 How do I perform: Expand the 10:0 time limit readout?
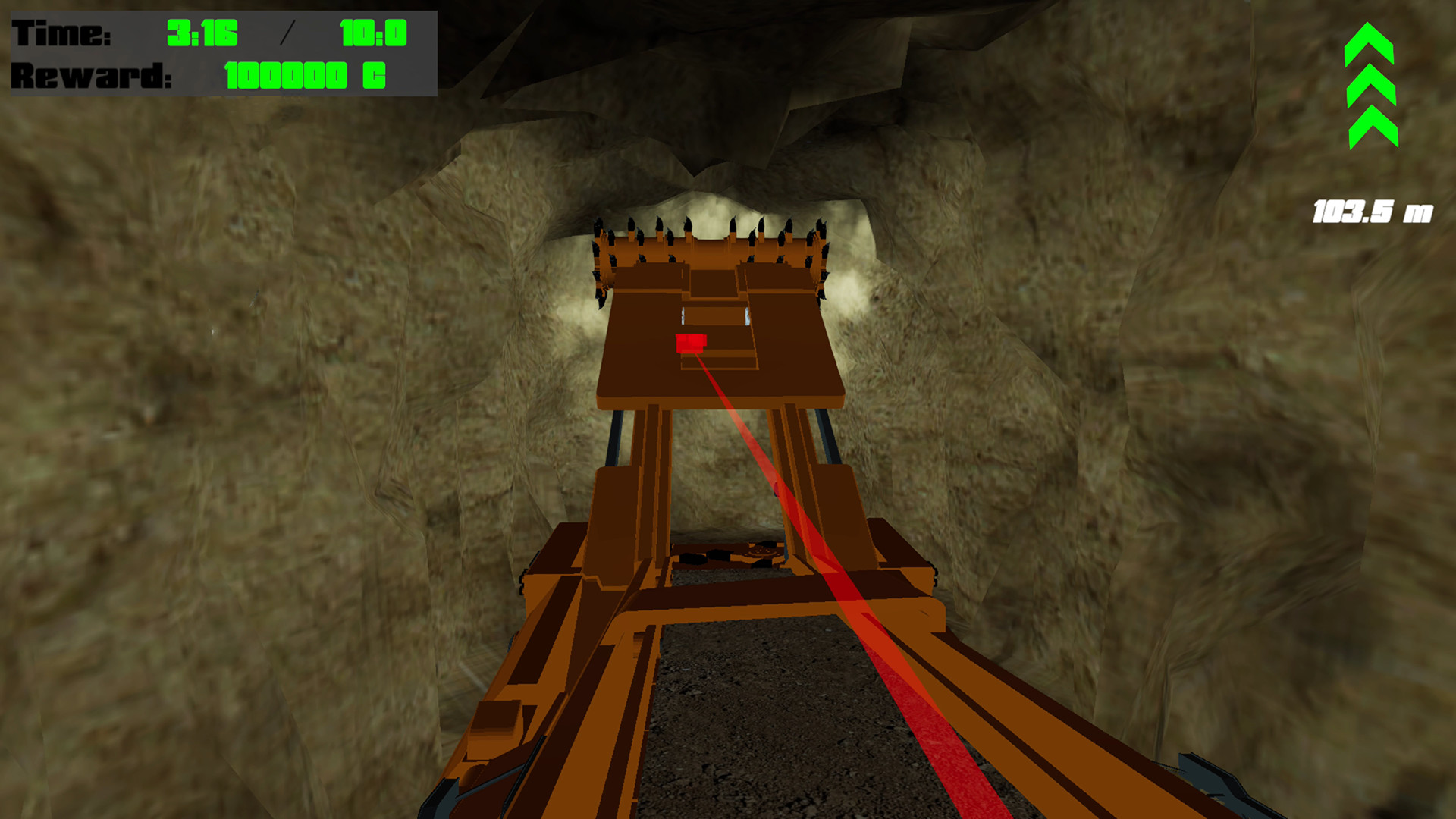pos(374,32)
